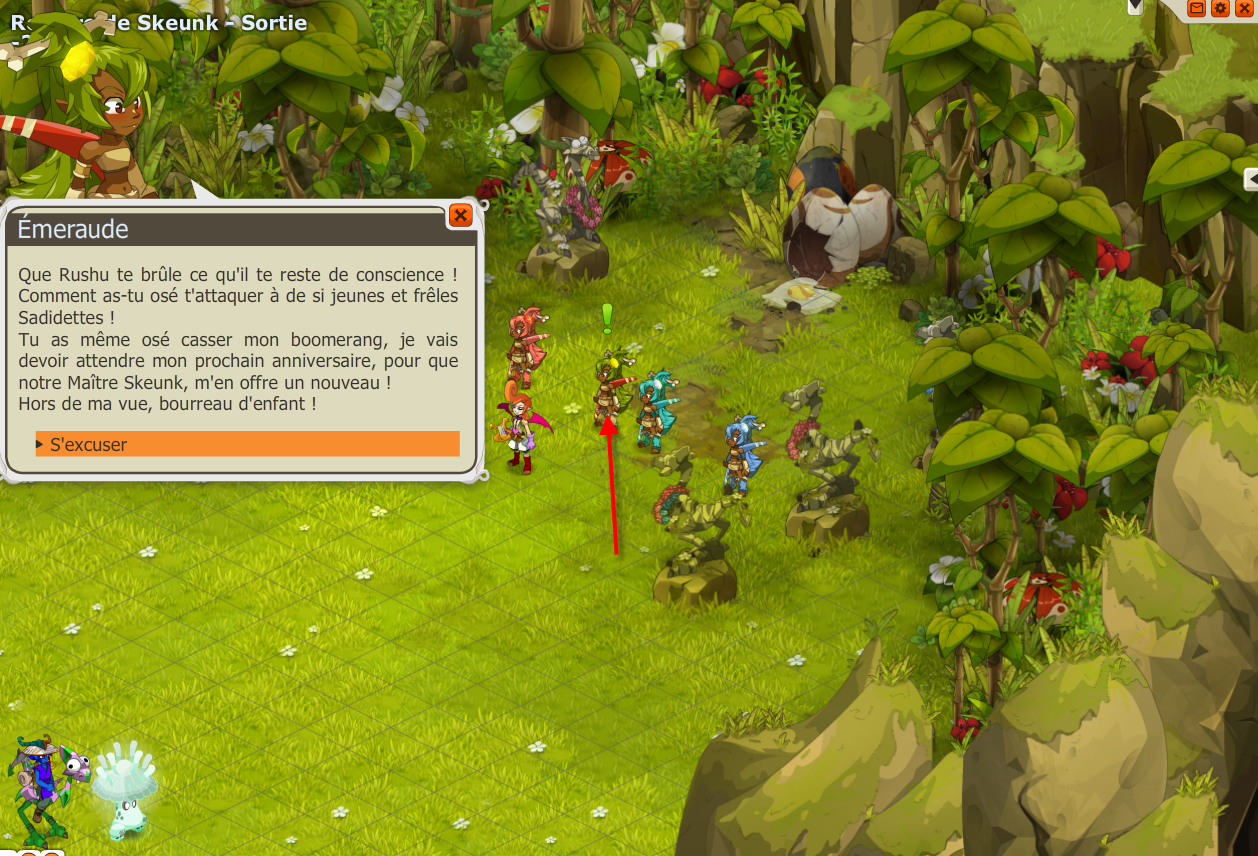Expand the right-edge side panel arrow
The width and height of the screenshot is (1258, 856).
coord(1251,179)
